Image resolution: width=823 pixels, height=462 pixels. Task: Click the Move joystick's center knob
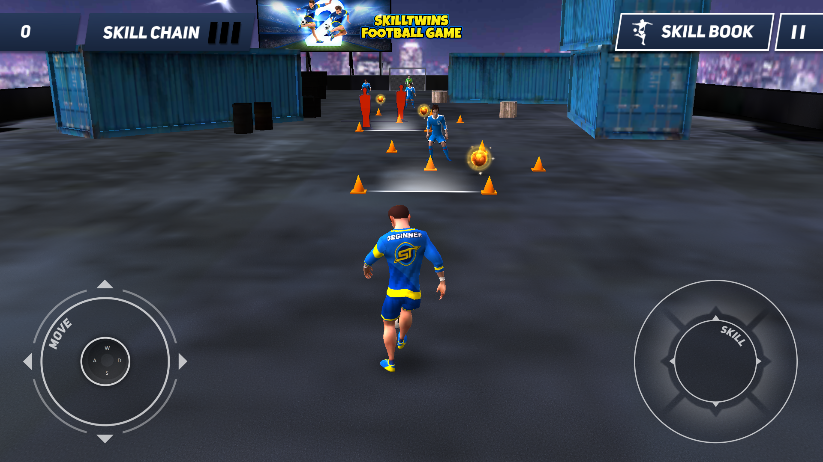point(105,361)
